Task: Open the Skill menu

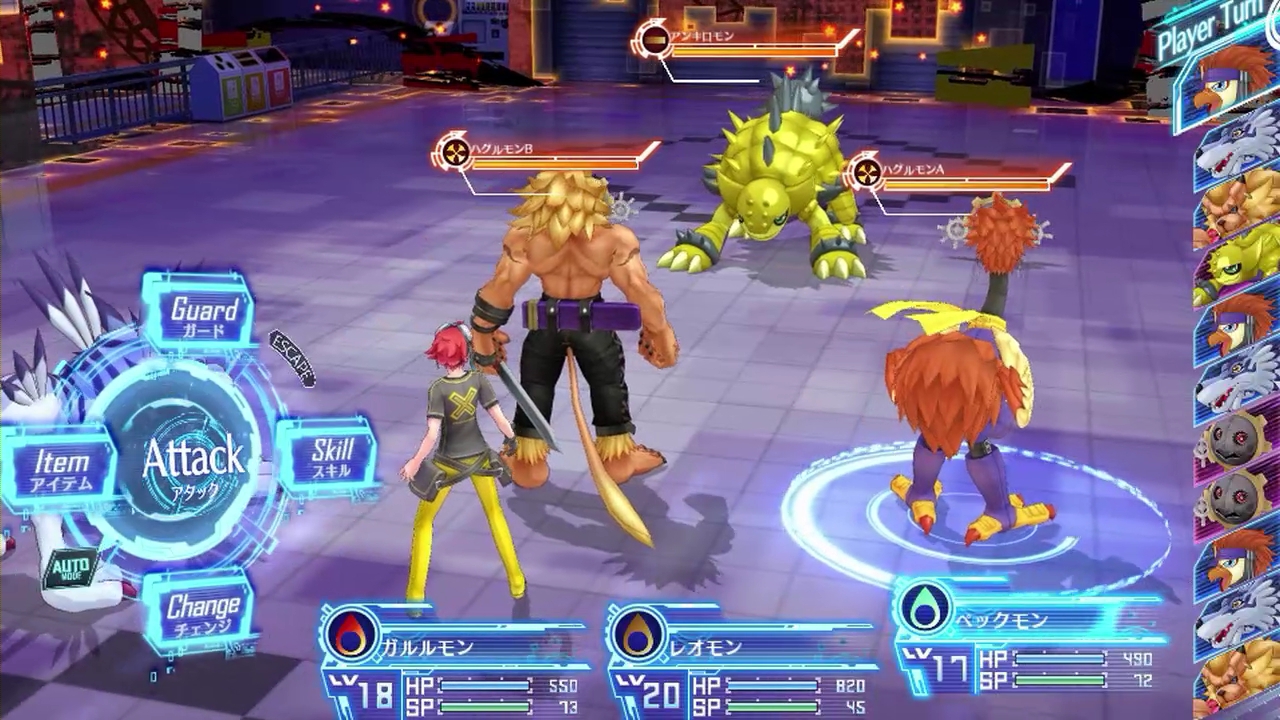Action: click(330, 457)
